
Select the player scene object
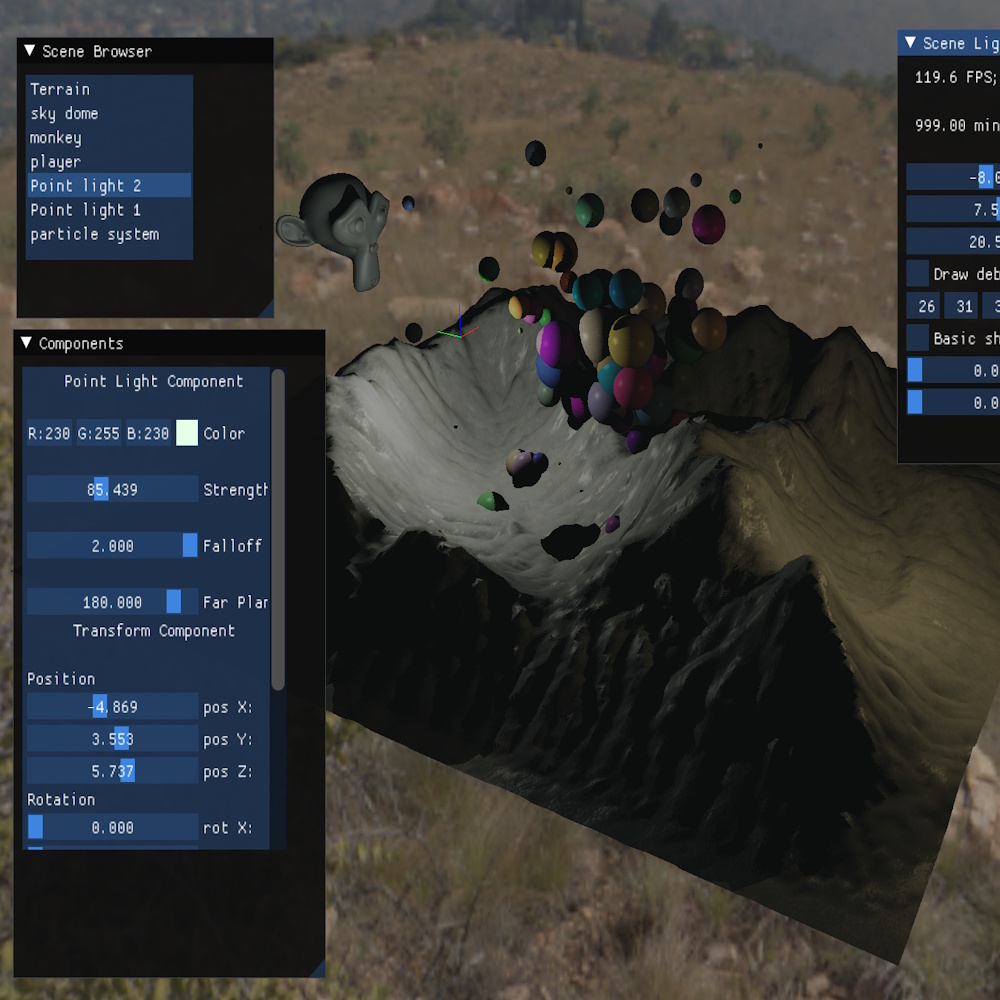56,161
